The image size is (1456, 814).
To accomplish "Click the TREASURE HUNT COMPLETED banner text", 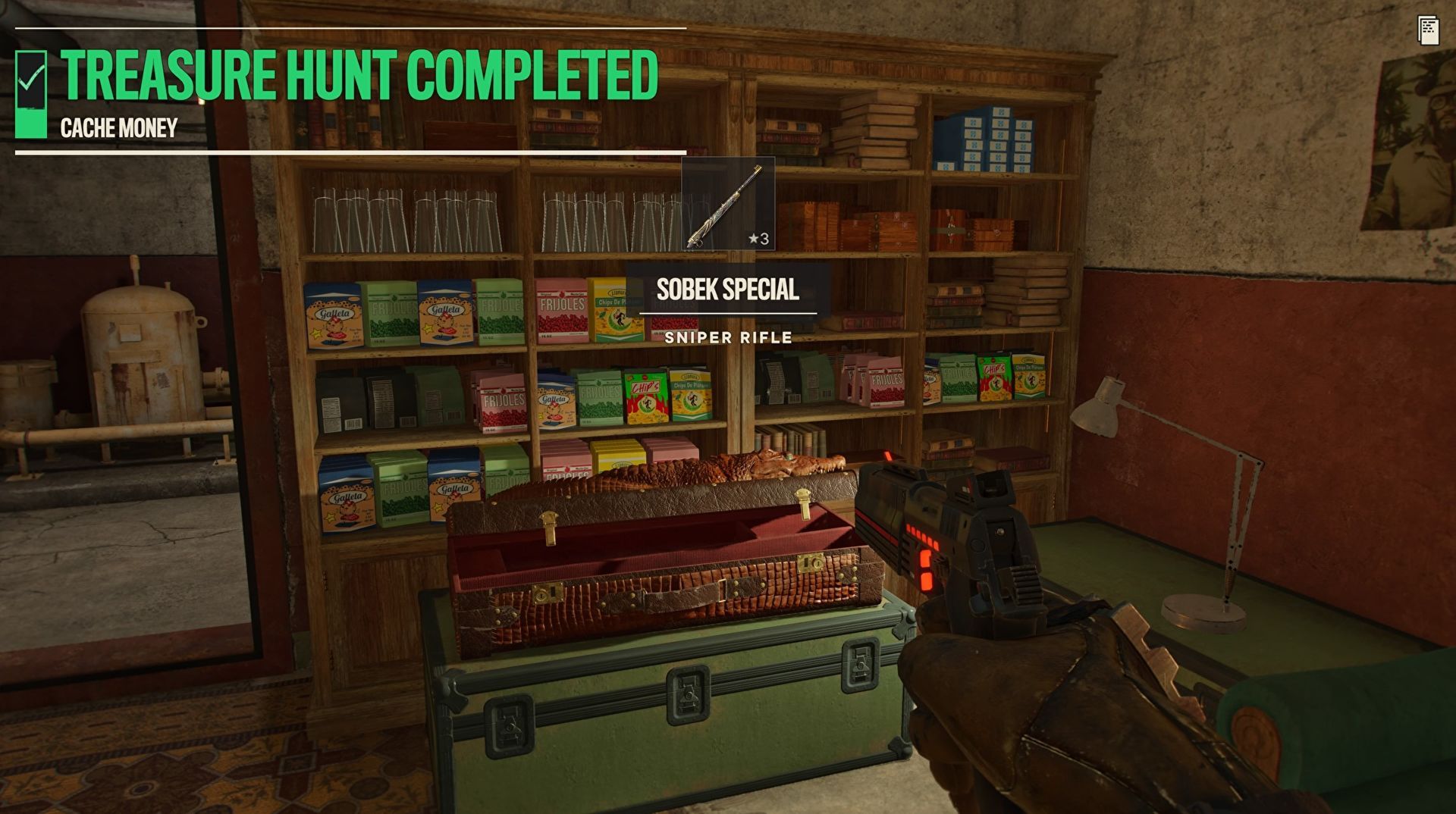I will pyautogui.click(x=356, y=73).
